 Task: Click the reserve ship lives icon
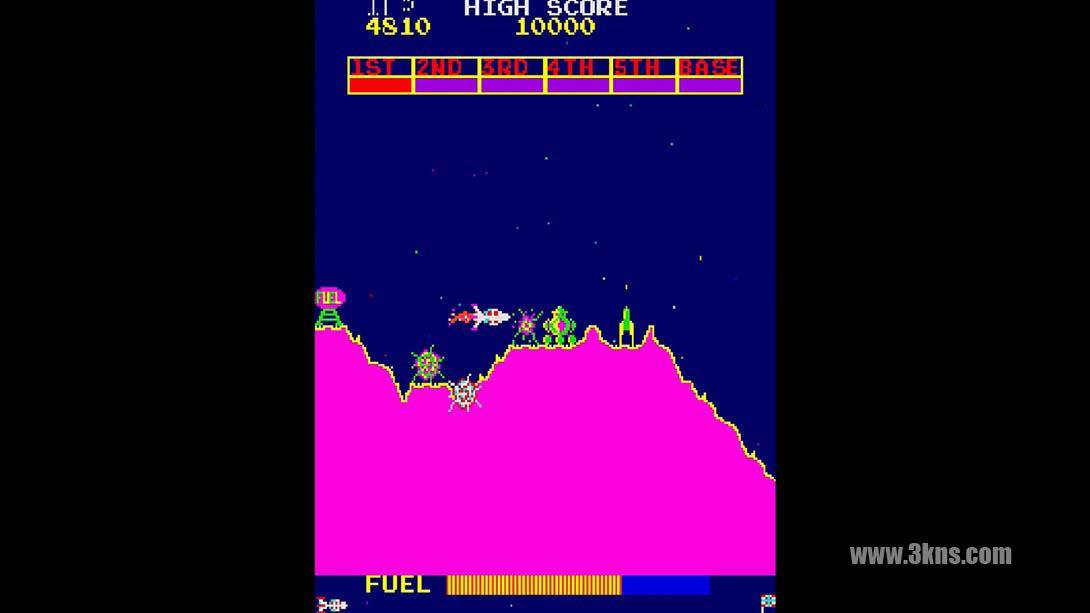click(x=332, y=604)
